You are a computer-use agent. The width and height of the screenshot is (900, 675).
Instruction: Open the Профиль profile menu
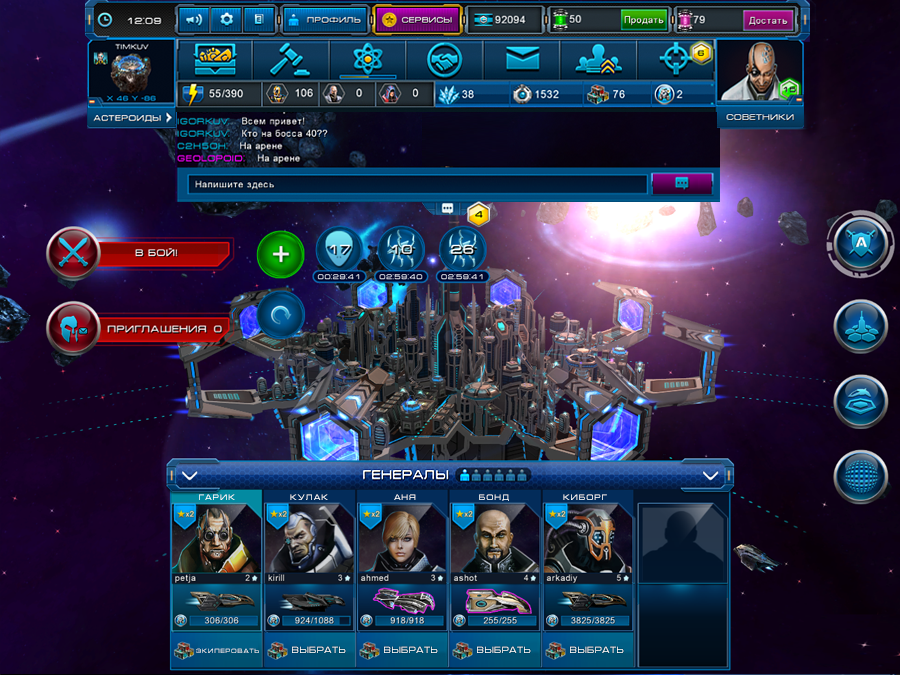point(320,19)
